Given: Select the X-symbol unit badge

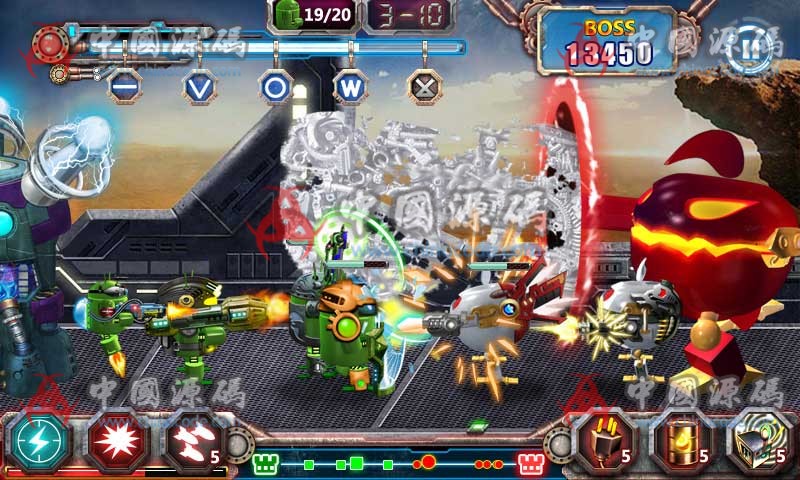Looking at the screenshot, I should 425,85.
